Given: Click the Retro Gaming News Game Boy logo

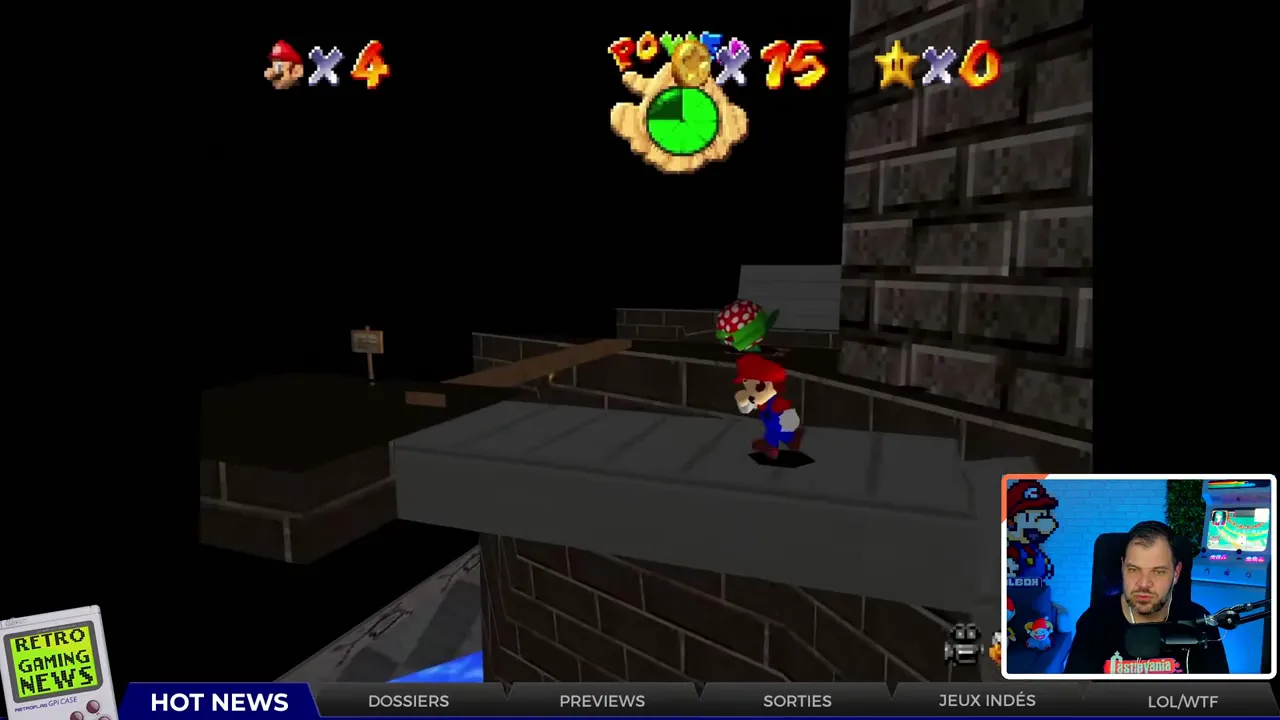Looking at the screenshot, I should (x=52, y=660).
